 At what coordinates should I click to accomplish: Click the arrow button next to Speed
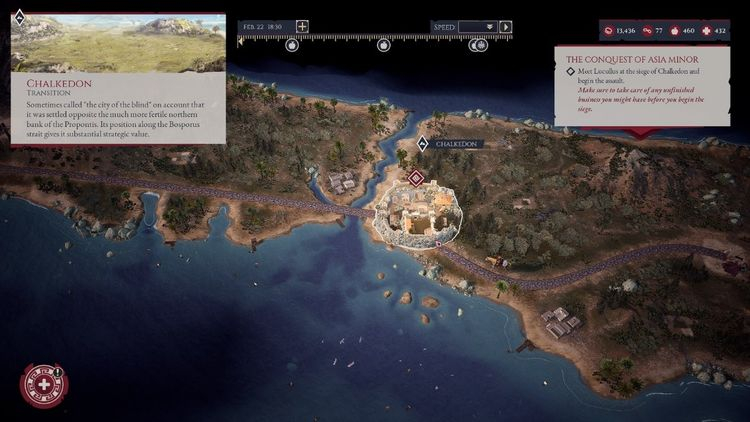point(506,27)
